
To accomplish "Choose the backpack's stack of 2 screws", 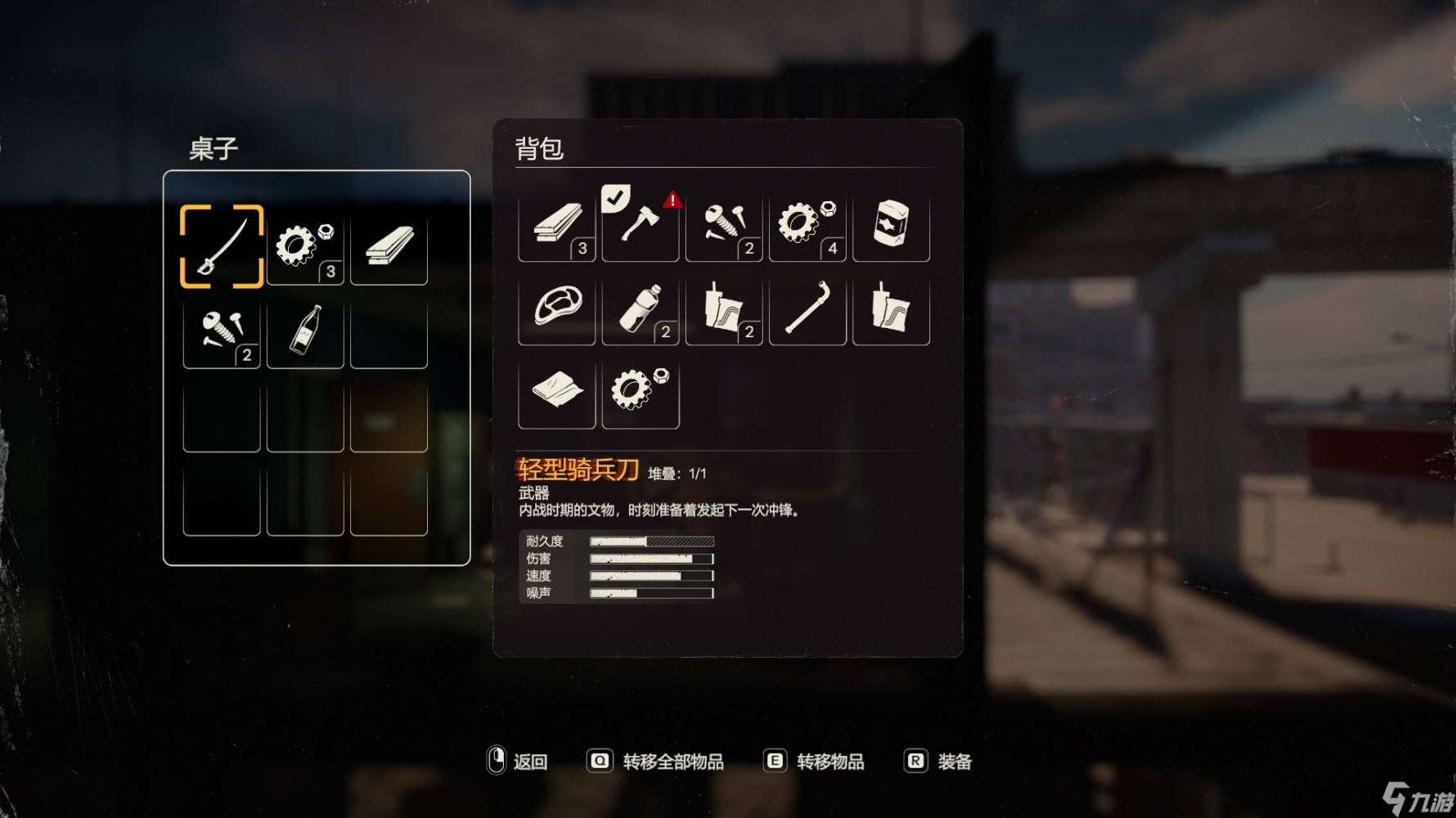I will coord(724,223).
